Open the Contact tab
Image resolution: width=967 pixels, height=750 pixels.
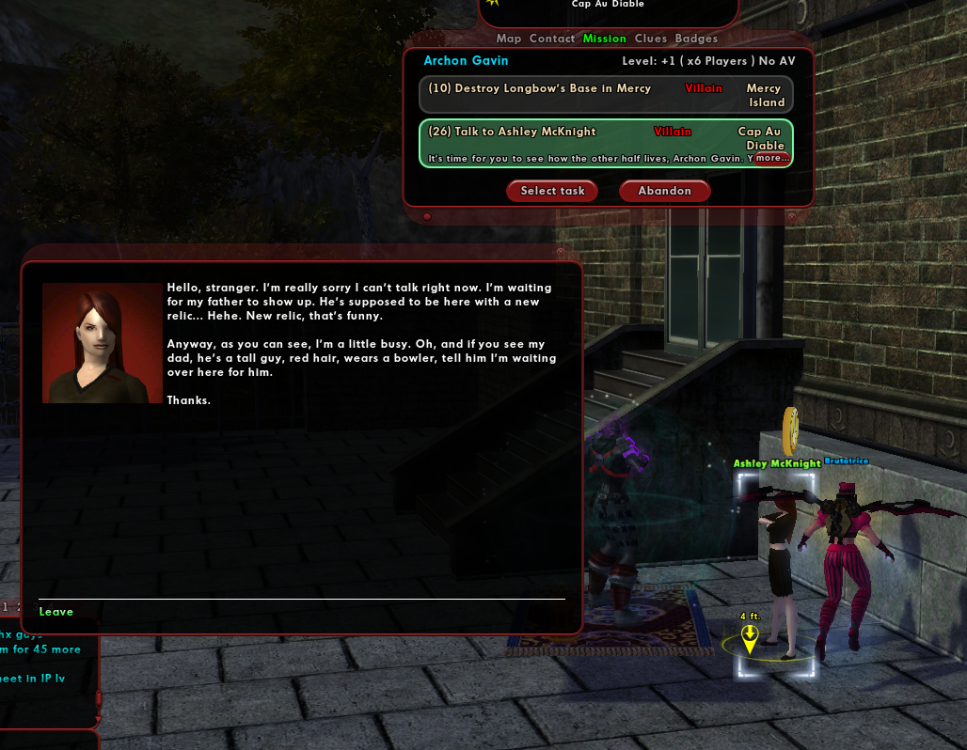pyautogui.click(x=552, y=39)
